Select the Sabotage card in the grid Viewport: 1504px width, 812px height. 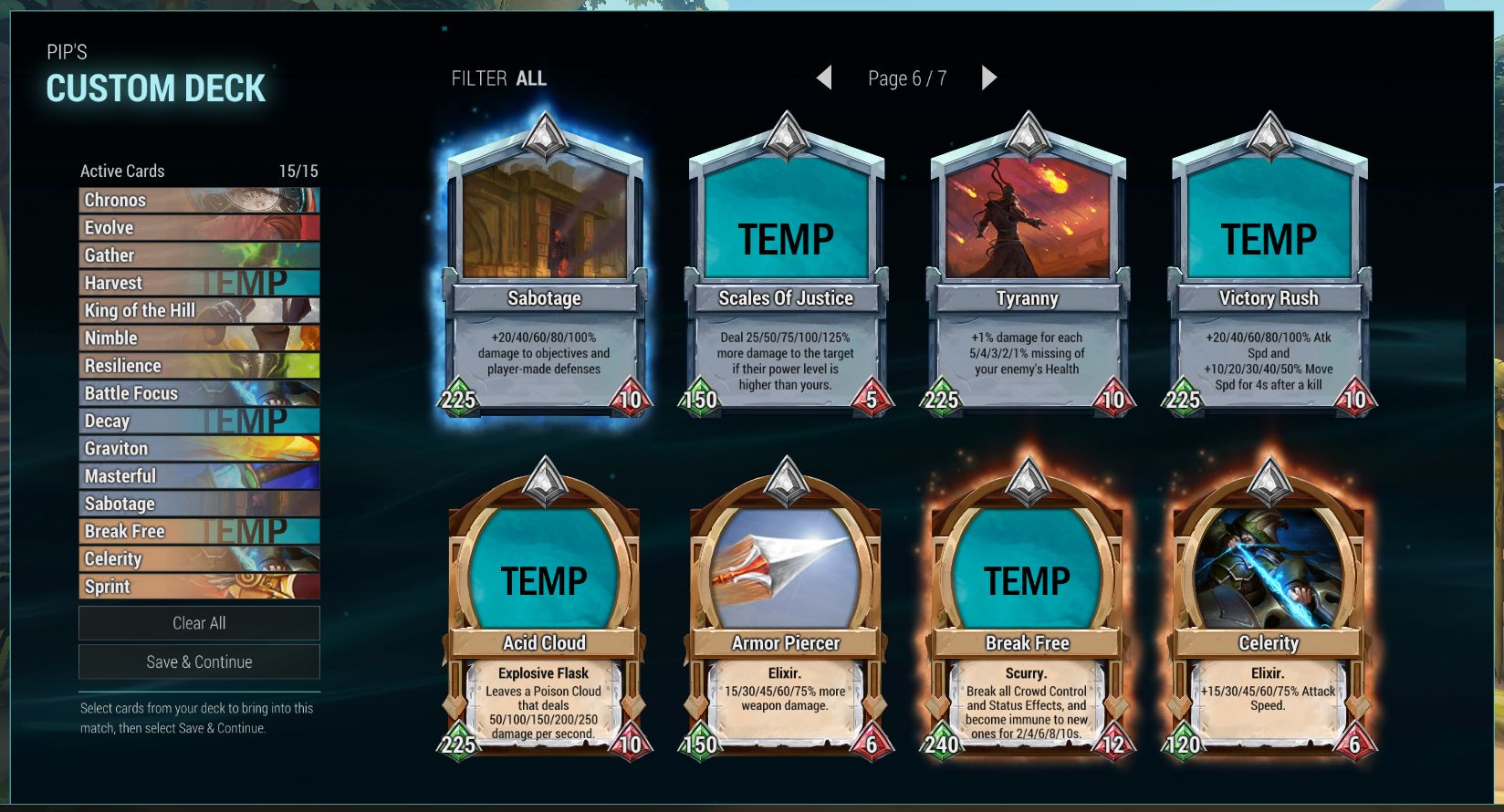point(545,274)
